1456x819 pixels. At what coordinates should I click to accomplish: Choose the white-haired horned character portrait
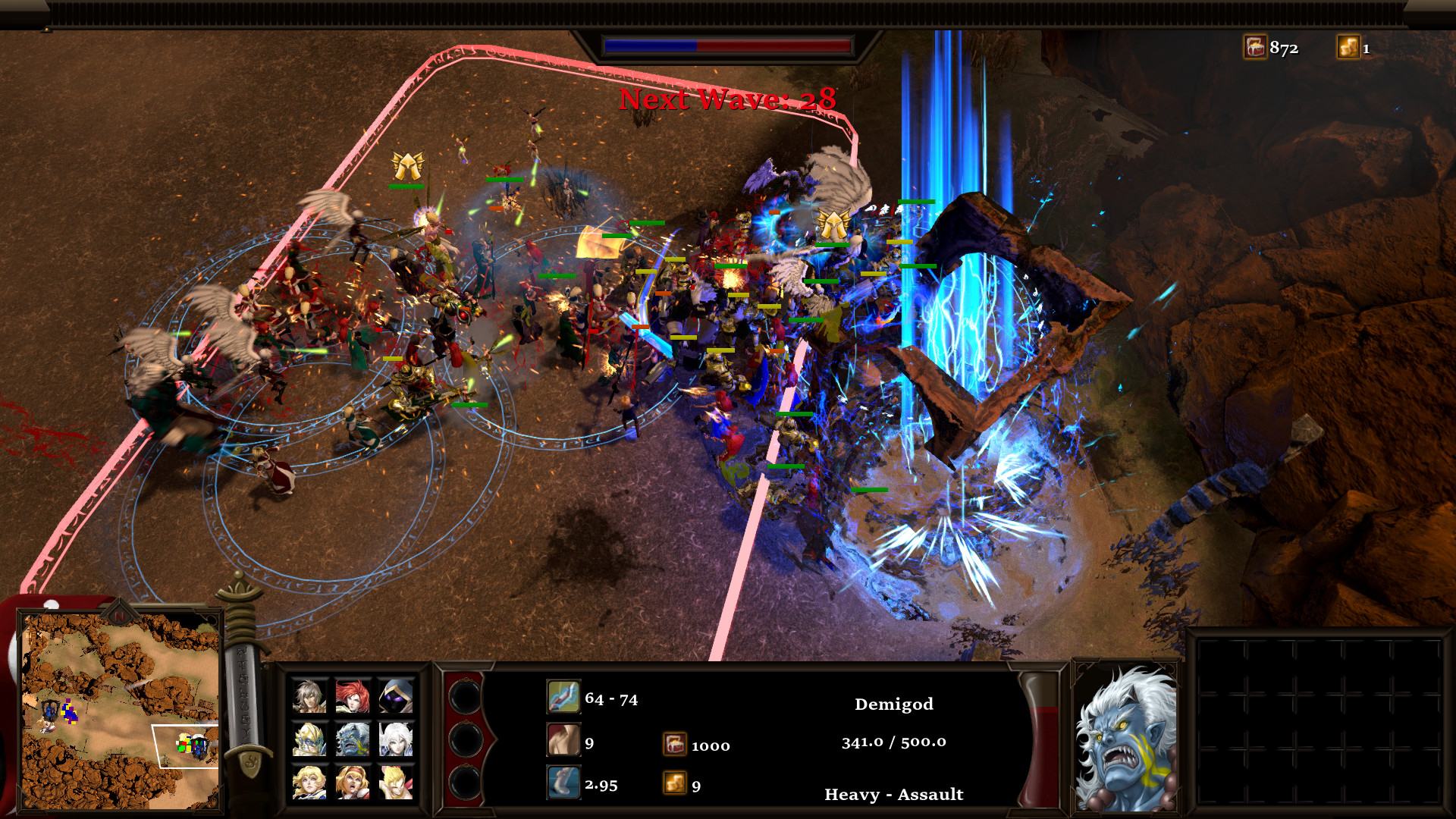coord(396,739)
